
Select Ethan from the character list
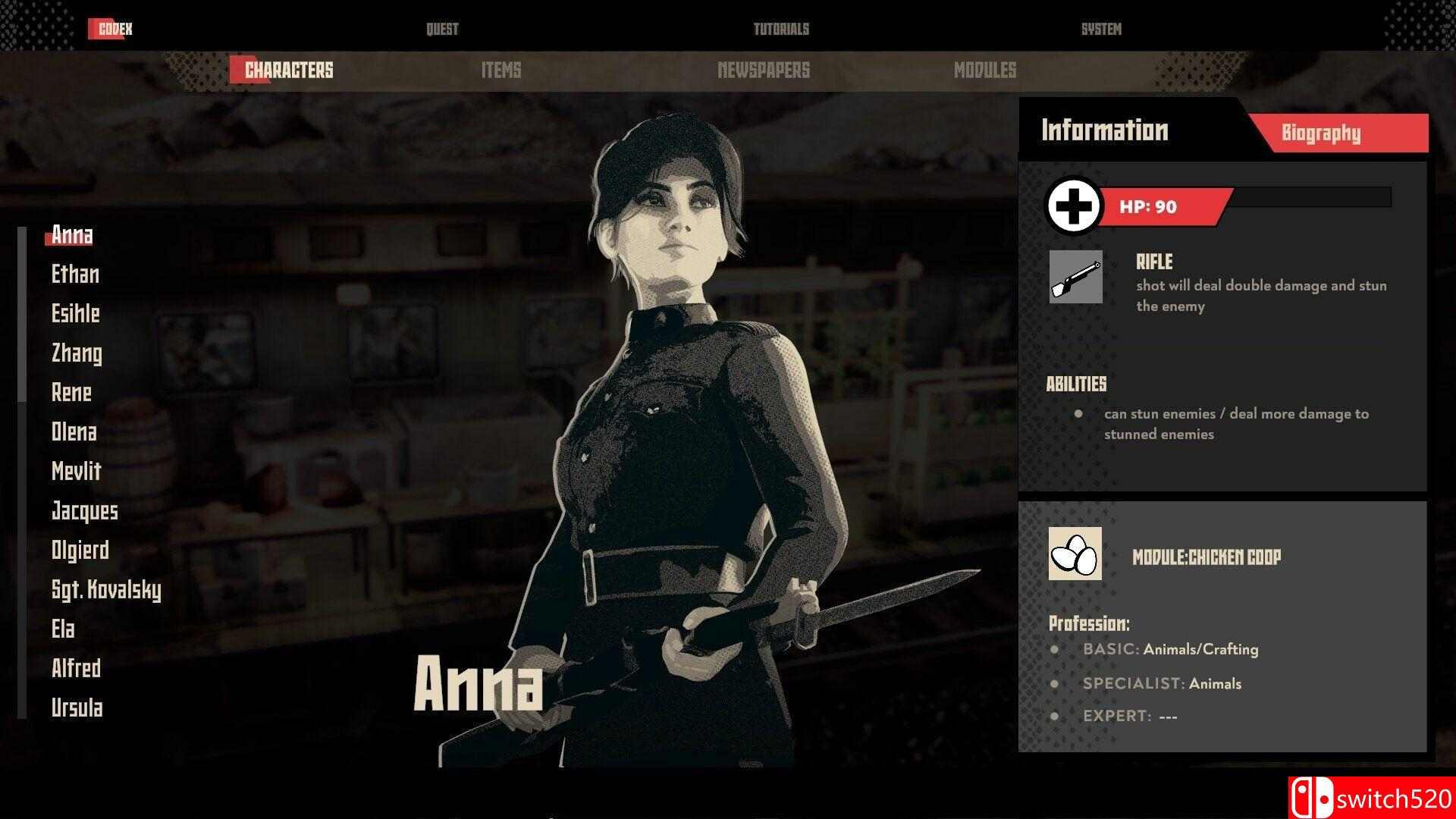(75, 275)
